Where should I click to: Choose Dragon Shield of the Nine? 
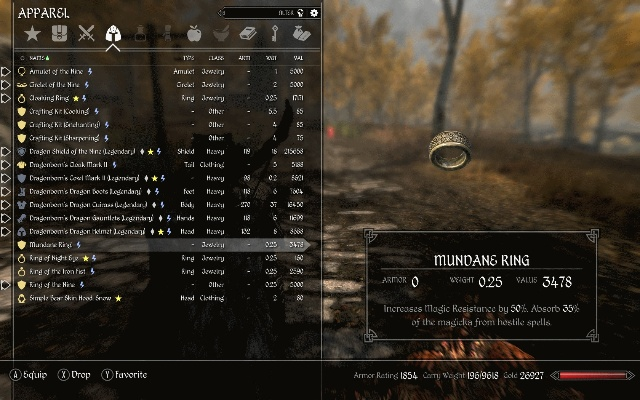point(80,151)
